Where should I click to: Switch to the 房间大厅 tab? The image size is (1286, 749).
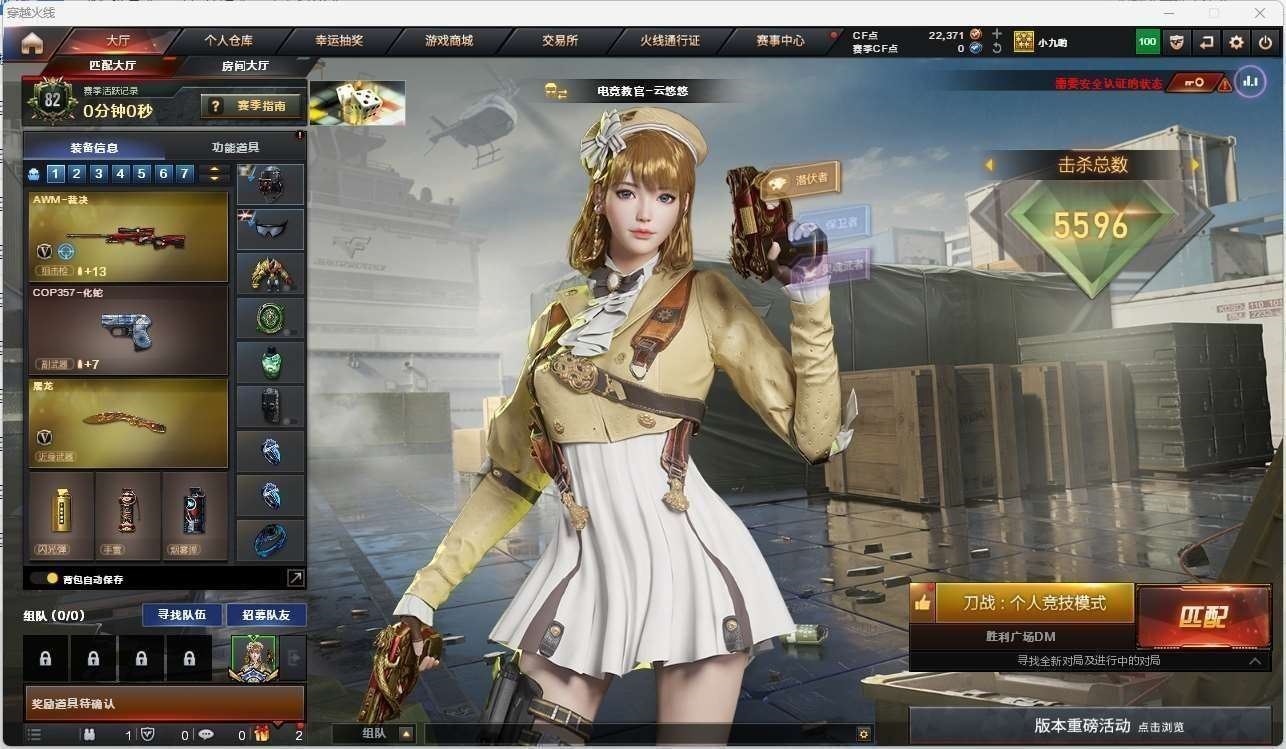click(x=245, y=66)
